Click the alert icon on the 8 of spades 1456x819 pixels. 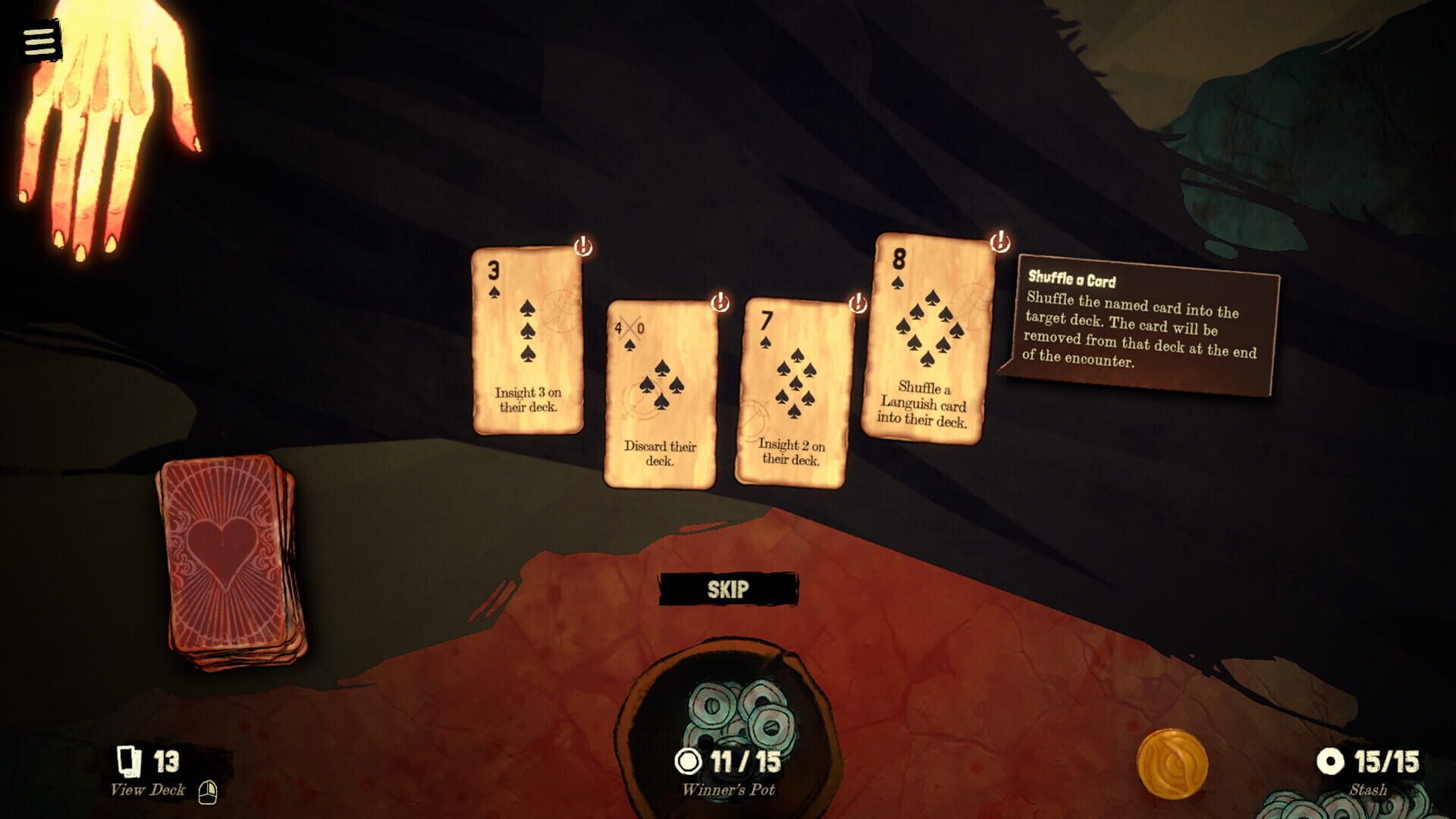999,243
